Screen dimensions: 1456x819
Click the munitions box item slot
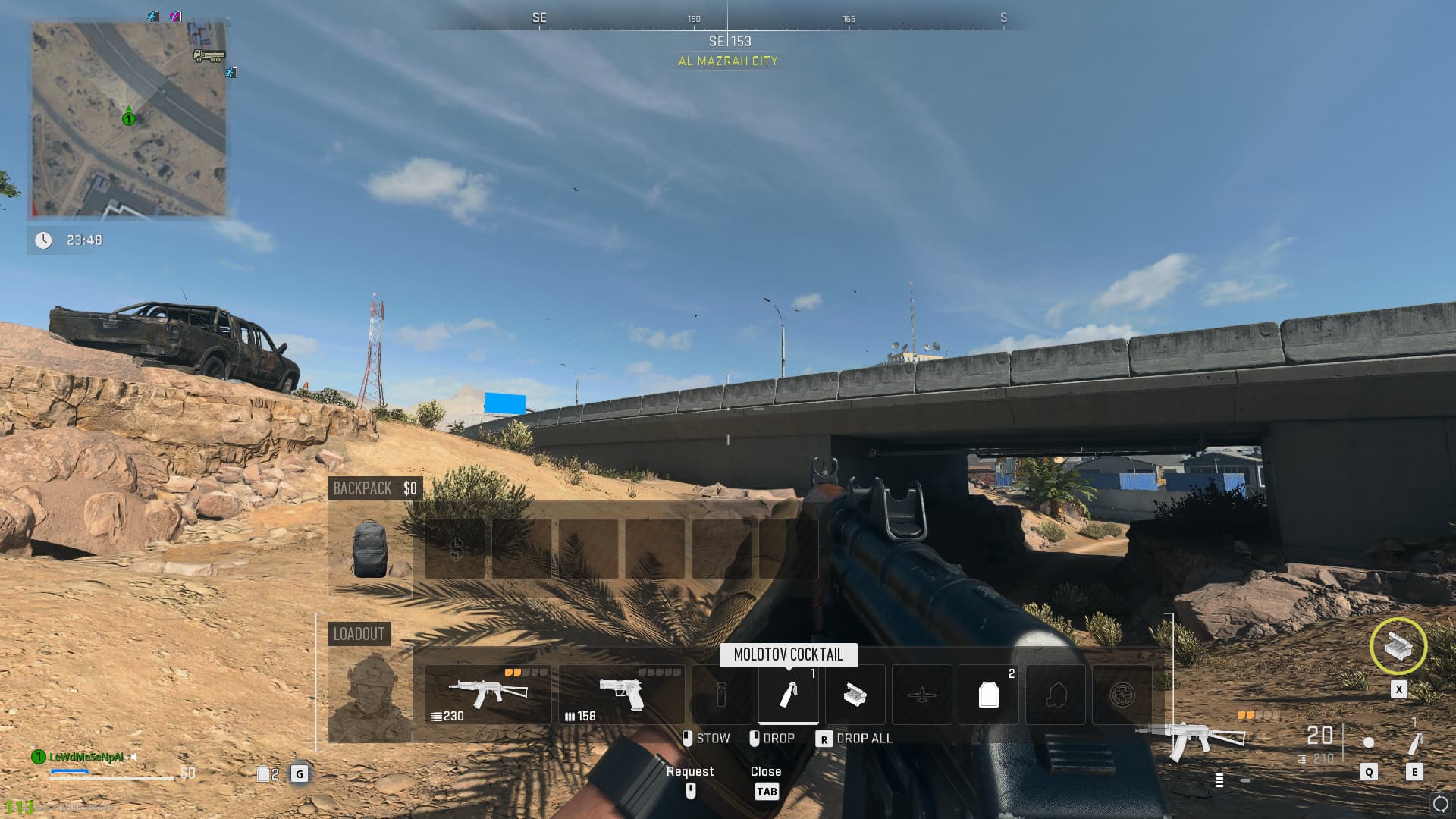click(x=855, y=694)
